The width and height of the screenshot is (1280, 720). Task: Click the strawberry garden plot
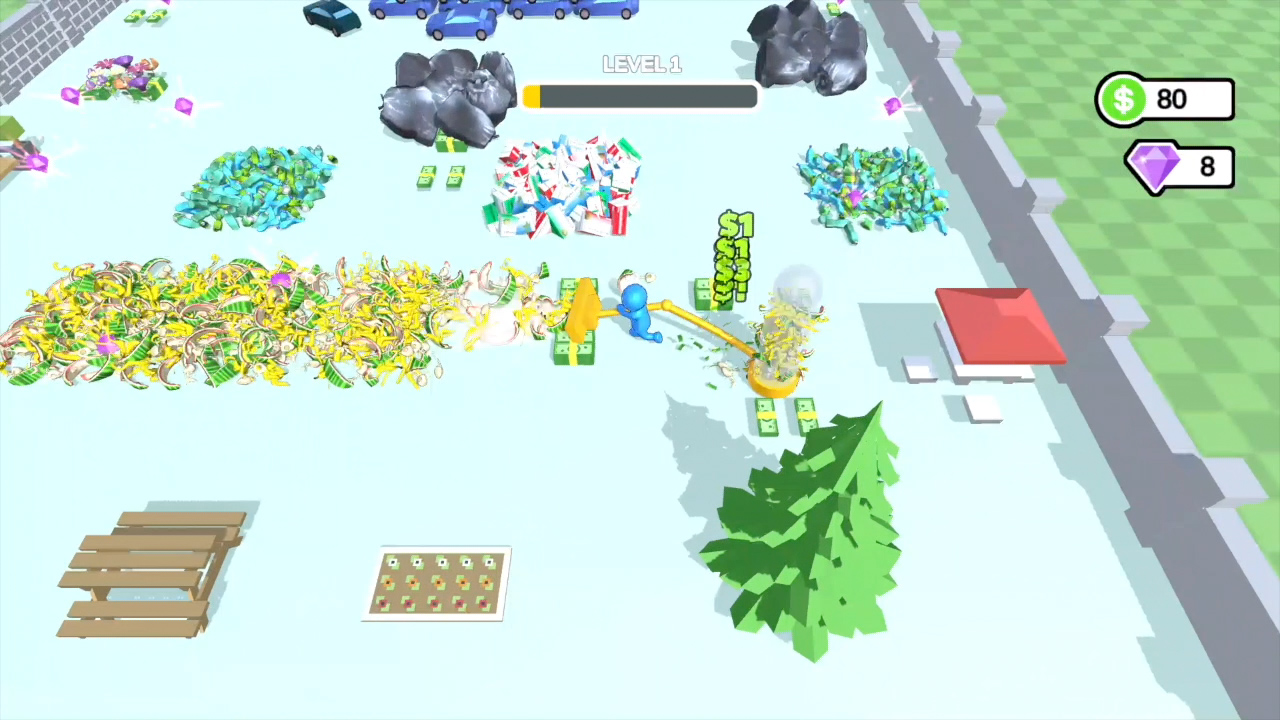[x=437, y=582]
